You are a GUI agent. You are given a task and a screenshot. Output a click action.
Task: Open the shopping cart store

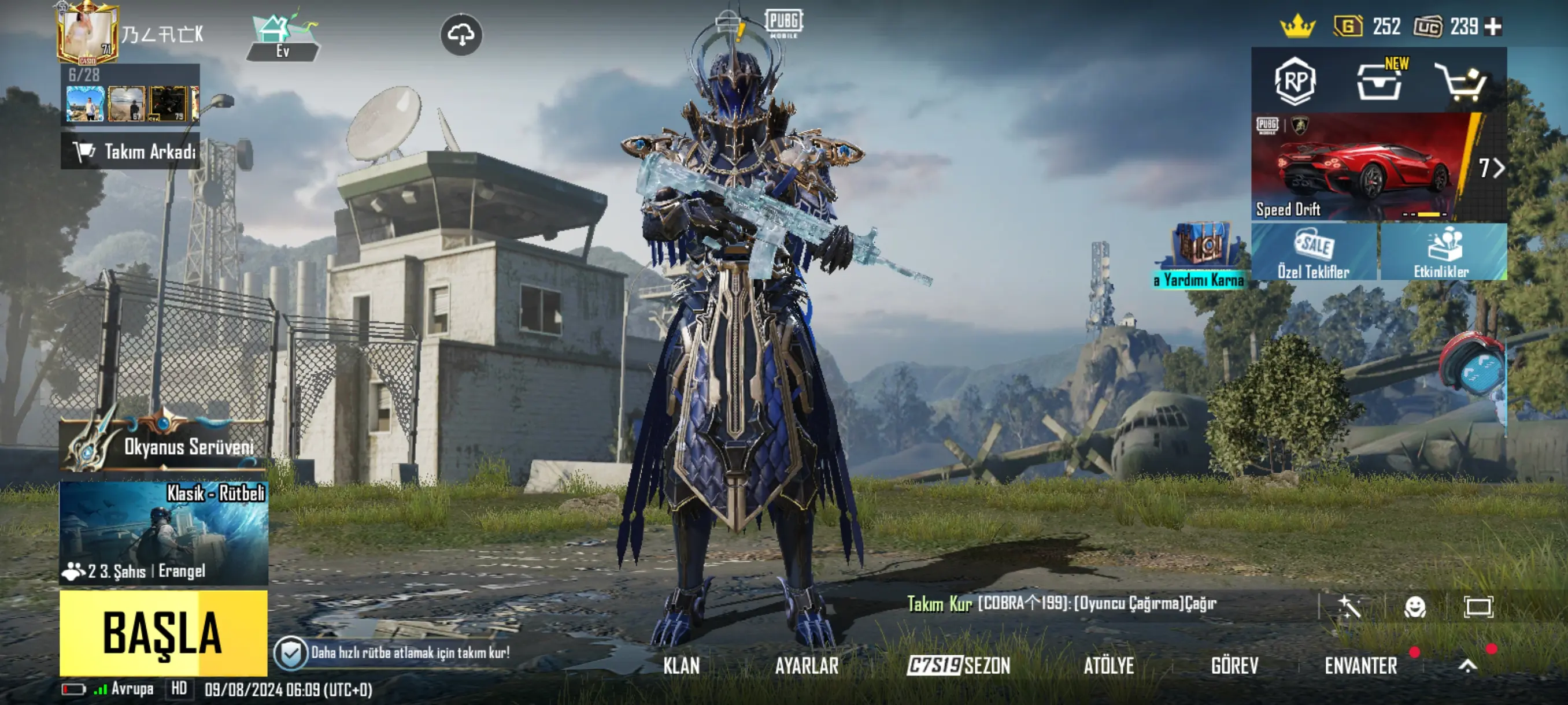tap(1462, 82)
